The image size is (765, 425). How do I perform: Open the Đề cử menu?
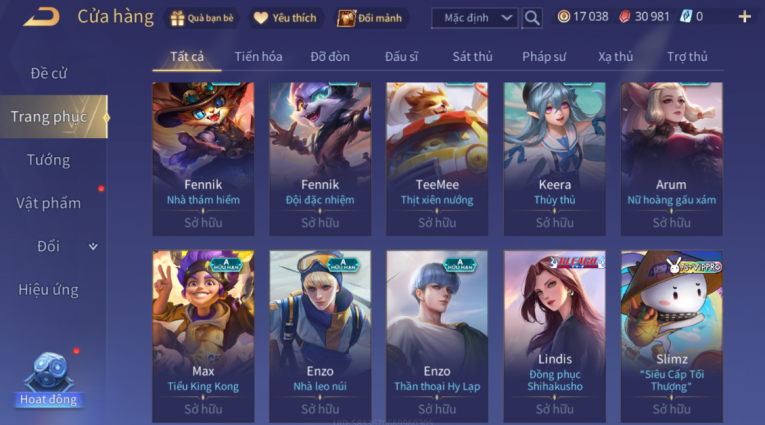(50, 73)
